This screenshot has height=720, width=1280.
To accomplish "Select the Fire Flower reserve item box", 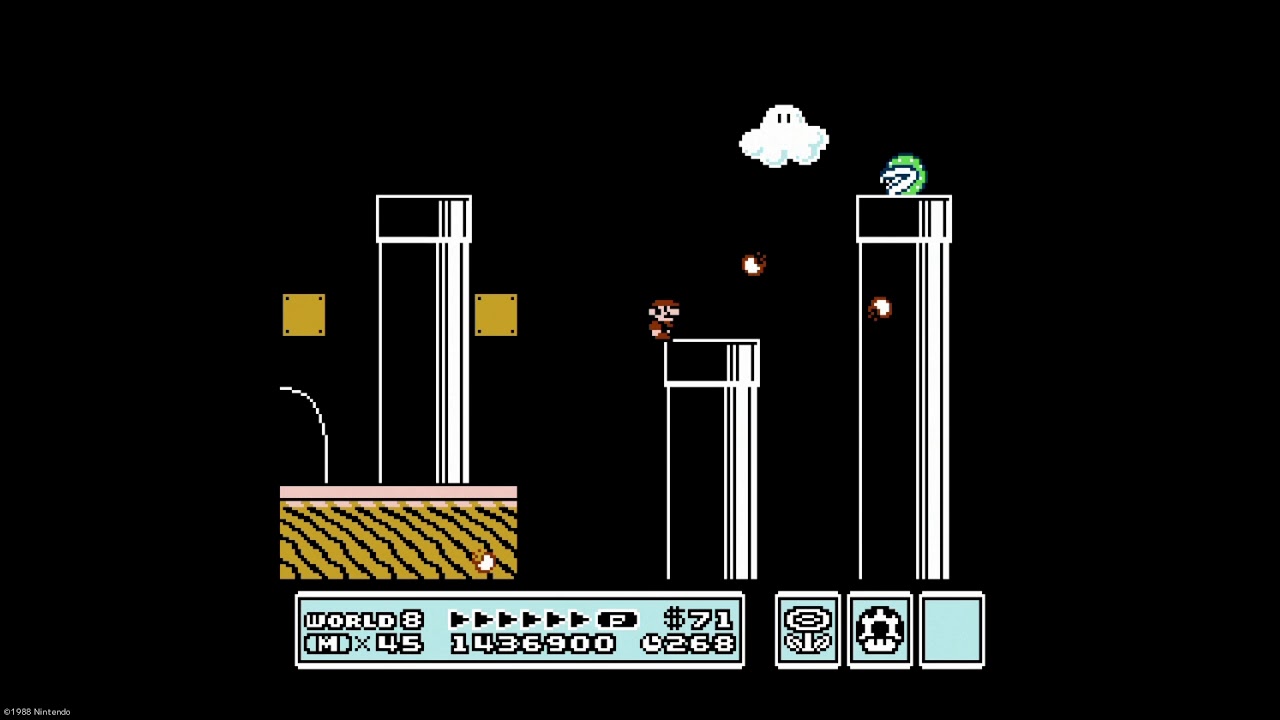I will tap(808, 630).
